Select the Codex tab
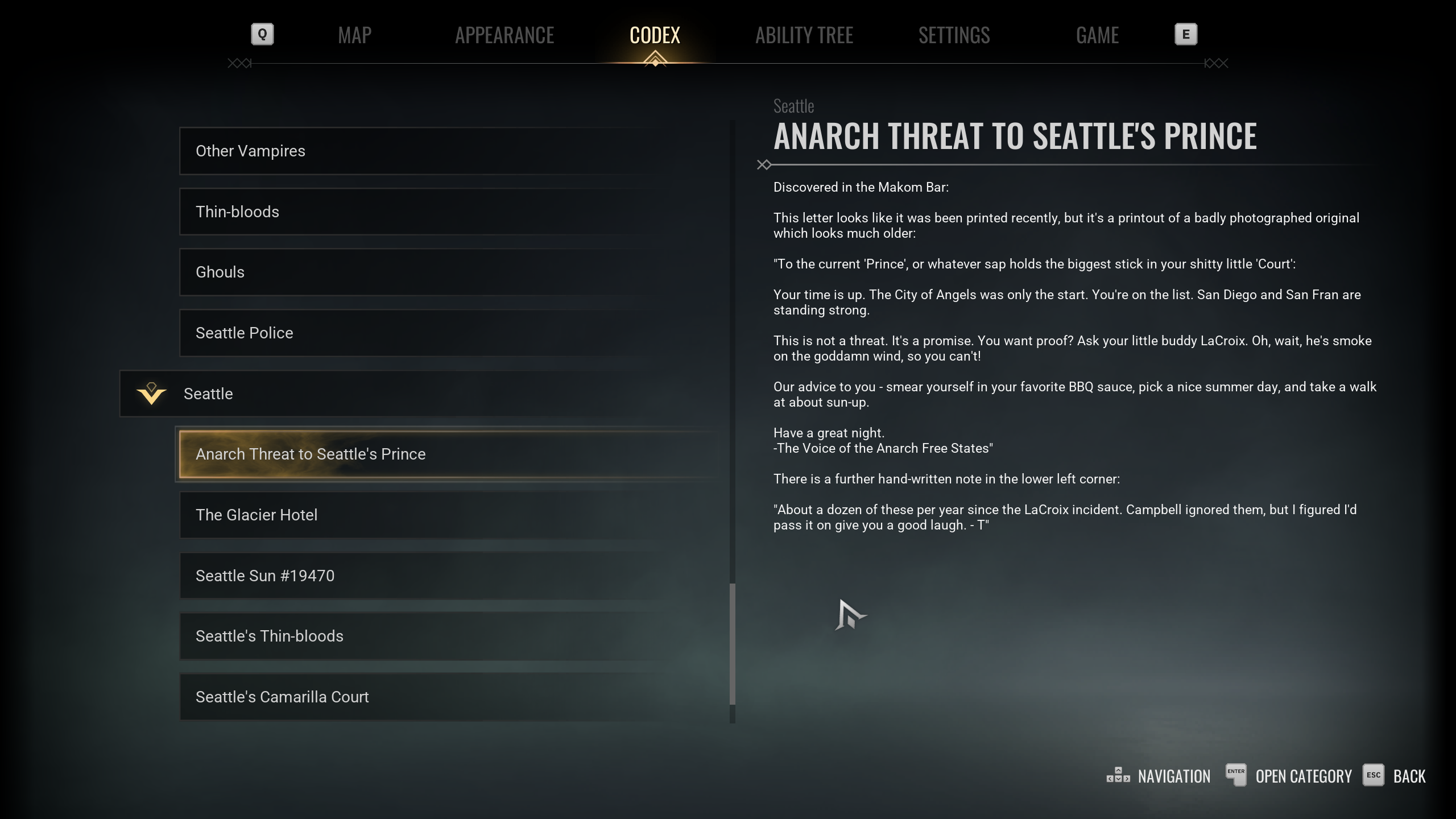 click(x=655, y=35)
